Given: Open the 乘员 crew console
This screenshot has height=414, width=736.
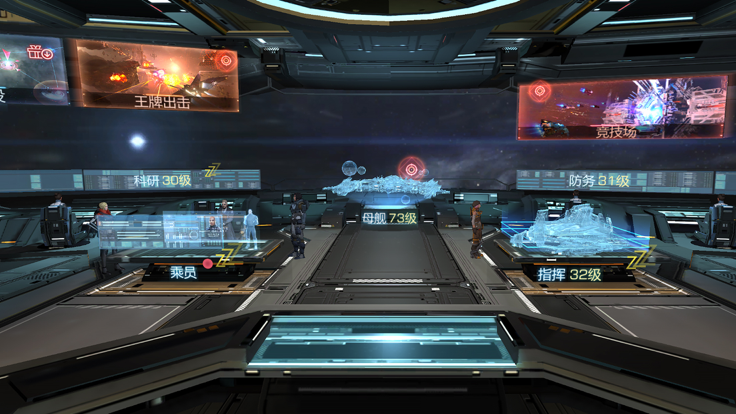Looking at the screenshot, I should (181, 270).
